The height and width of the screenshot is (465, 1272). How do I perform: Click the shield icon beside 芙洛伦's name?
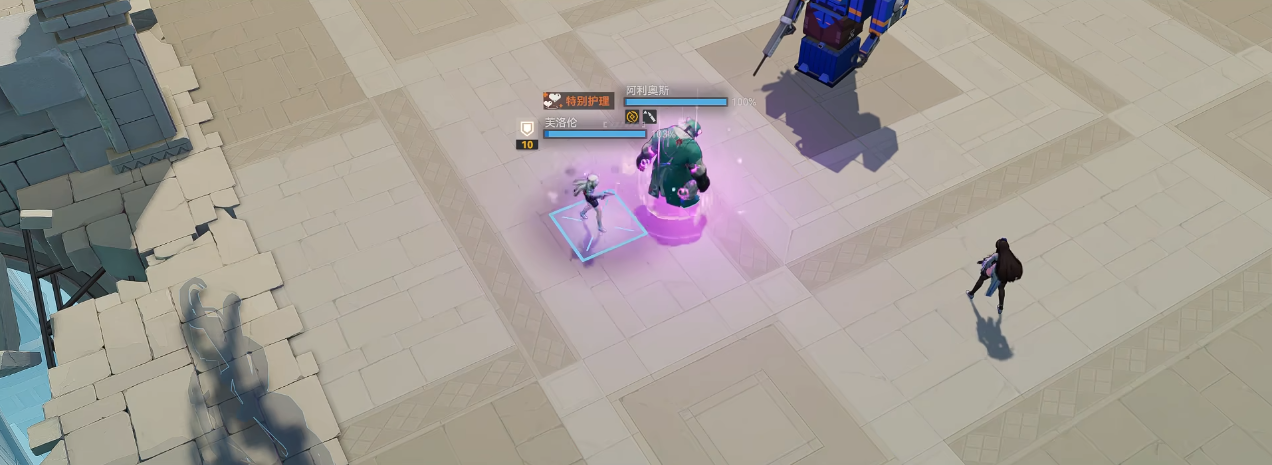(527, 128)
